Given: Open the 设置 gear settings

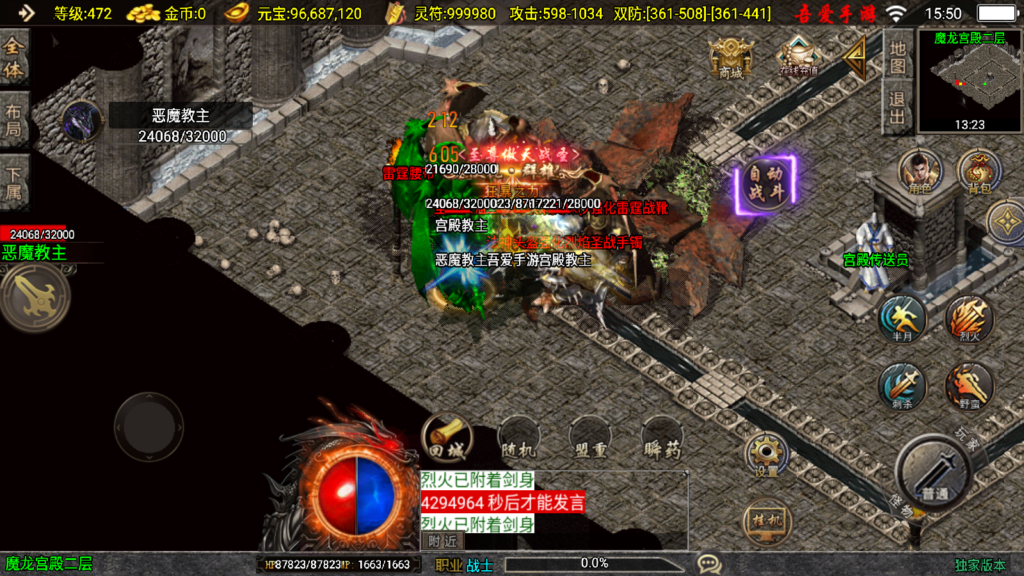Looking at the screenshot, I should tap(766, 455).
